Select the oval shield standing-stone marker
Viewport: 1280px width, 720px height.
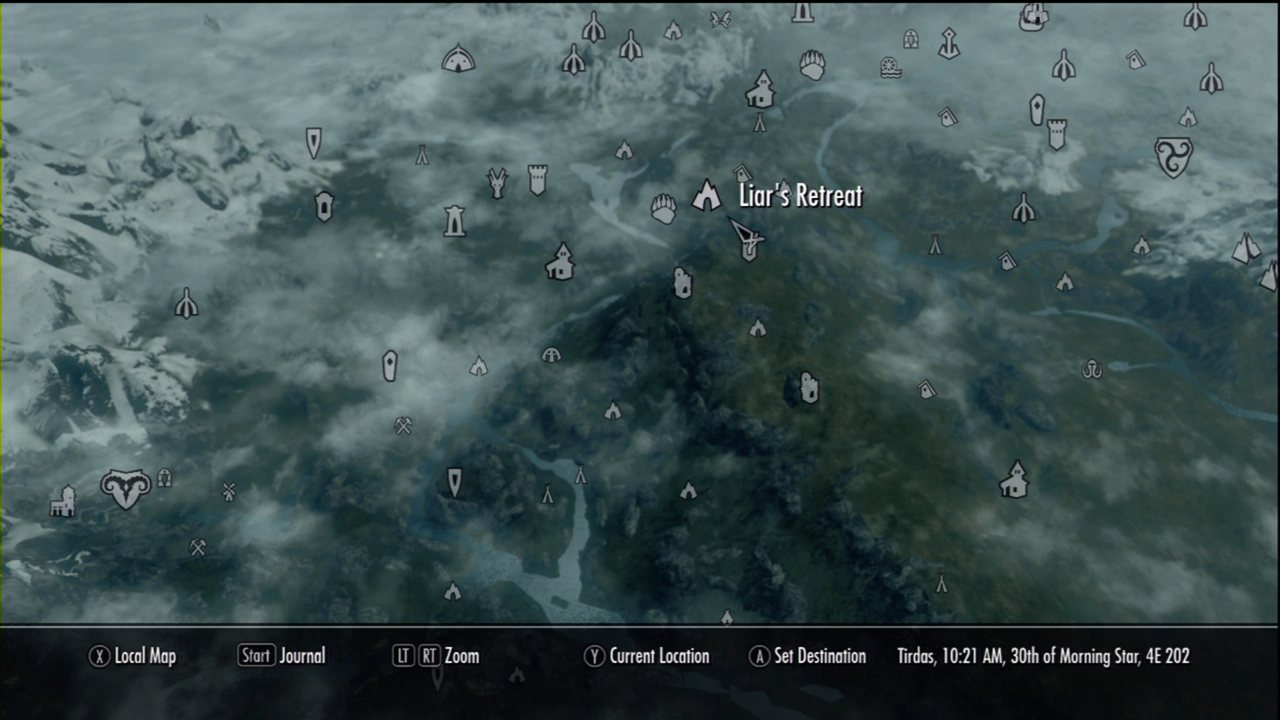point(388,366)
